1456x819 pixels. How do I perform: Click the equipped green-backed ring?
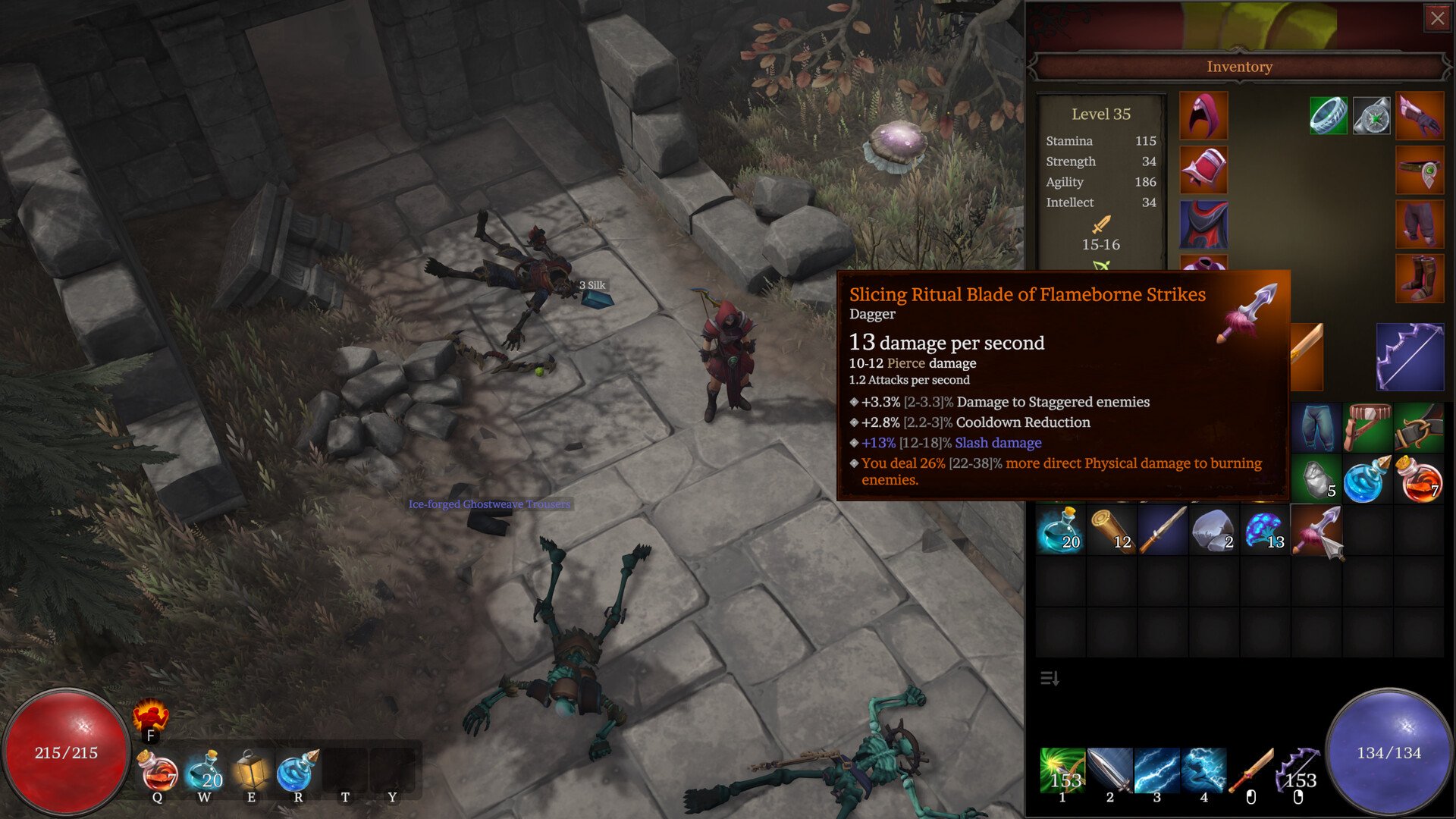pos(1328,115)
